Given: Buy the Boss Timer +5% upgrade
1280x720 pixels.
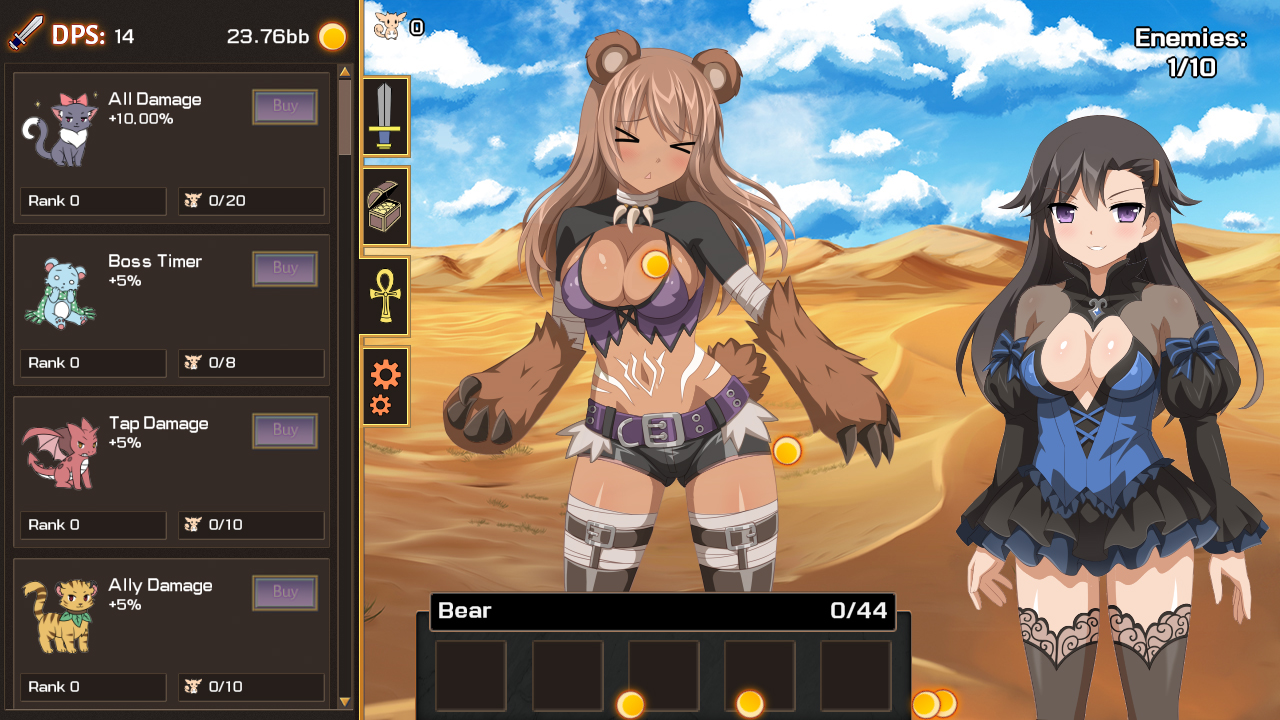Looking at the screenshot, I should [x=285, y=268].
